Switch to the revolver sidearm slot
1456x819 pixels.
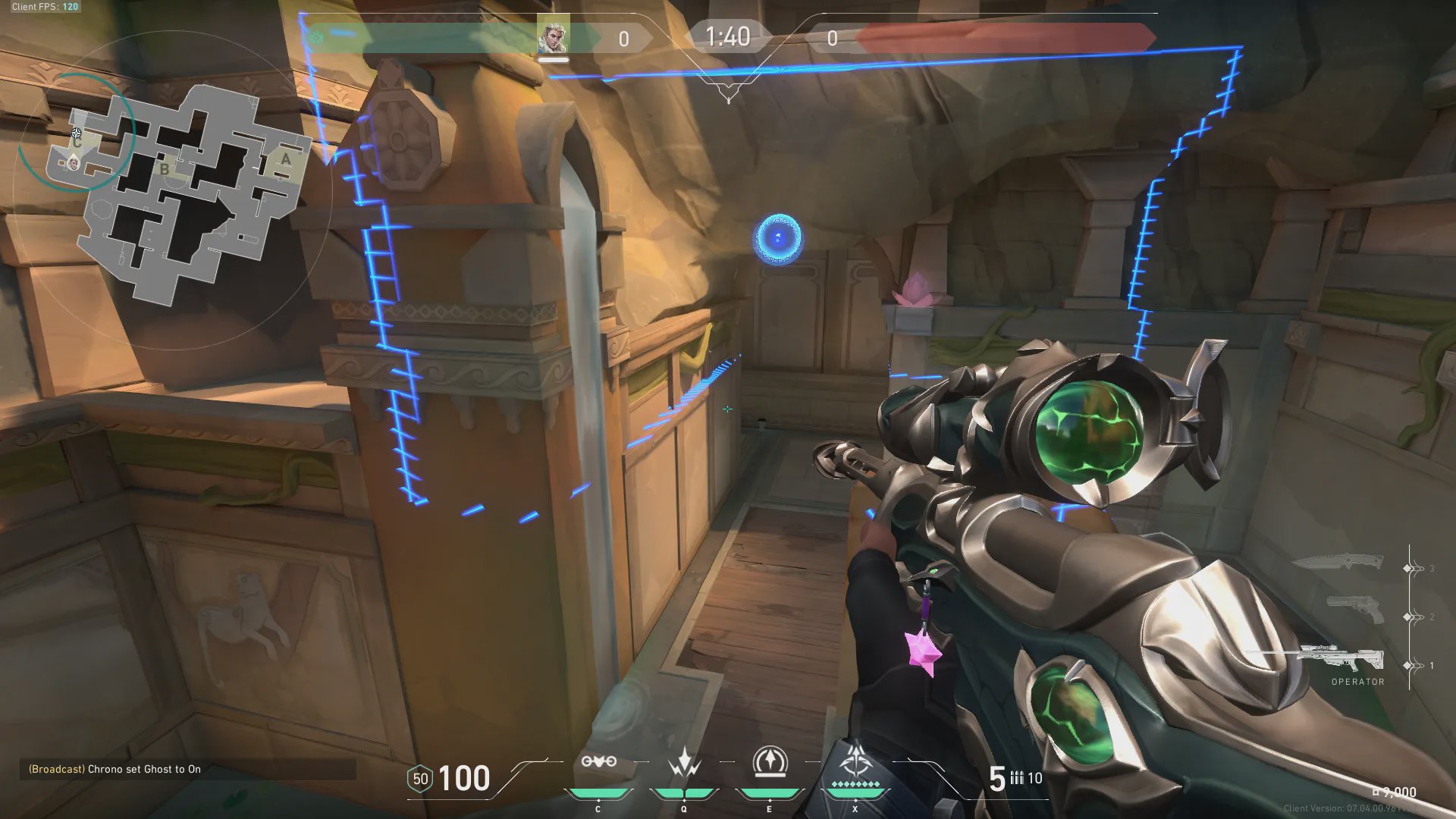(x=1355, y=610)
